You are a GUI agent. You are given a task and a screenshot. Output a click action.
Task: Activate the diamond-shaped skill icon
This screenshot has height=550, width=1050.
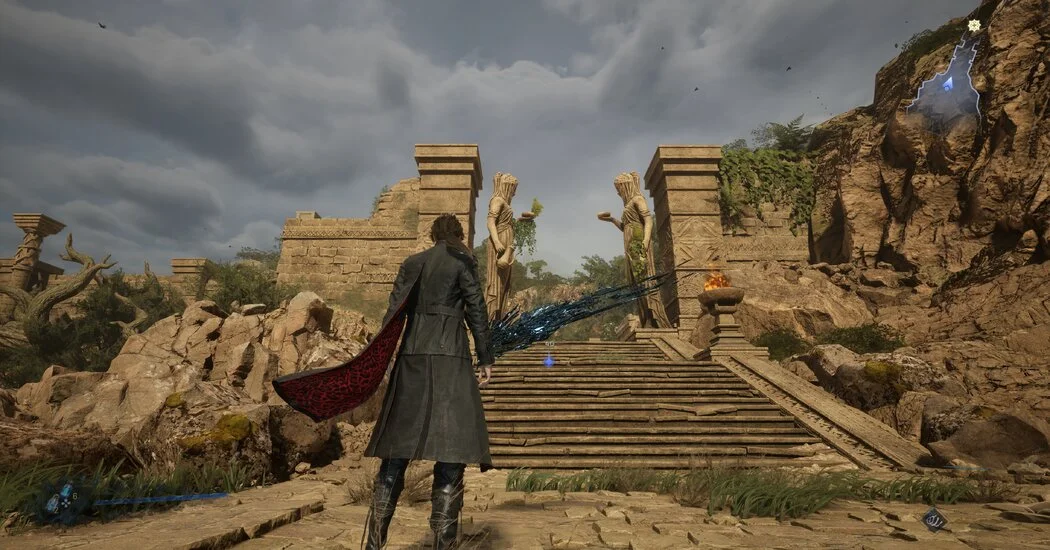pos(934,518)
